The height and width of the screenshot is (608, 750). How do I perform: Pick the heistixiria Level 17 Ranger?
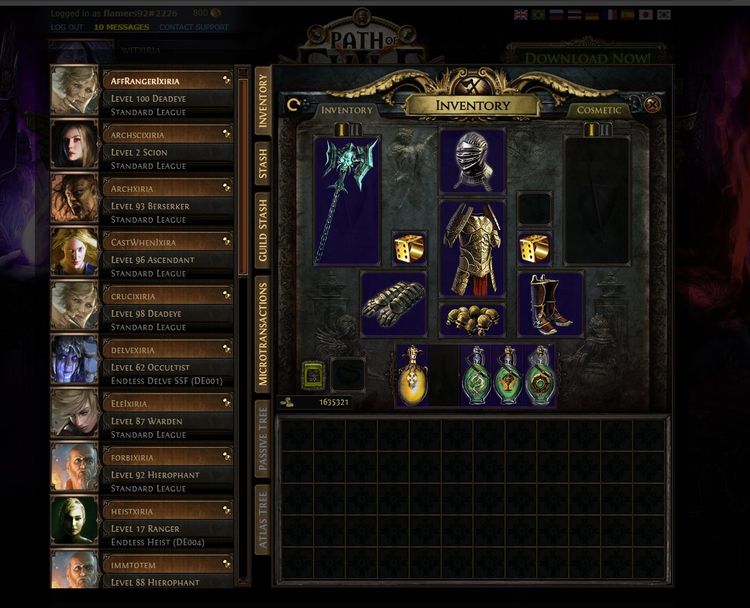(x=167, y=521)
